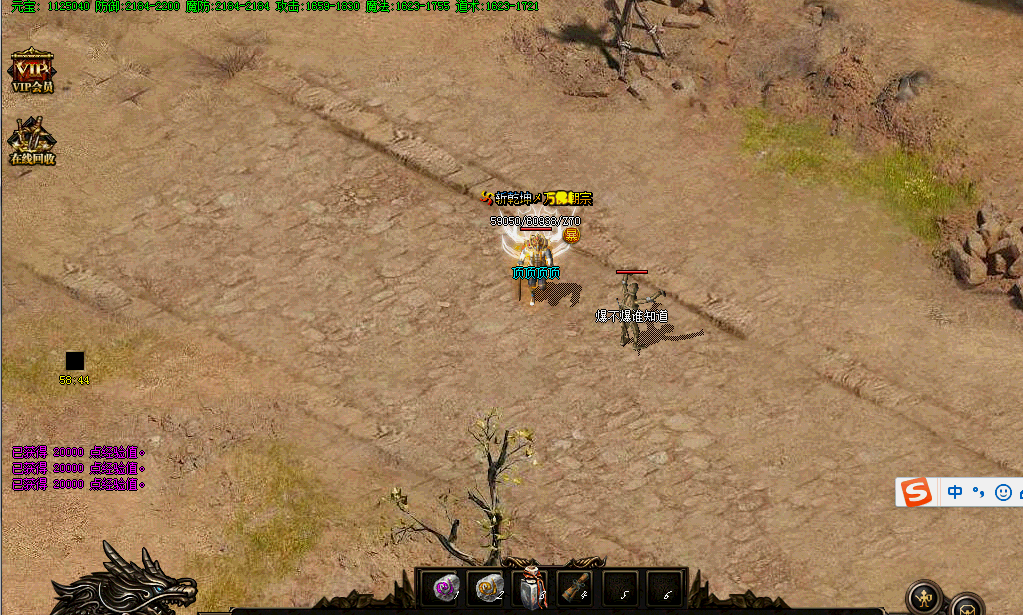Use the orange spiral scroll in slot 2
Image resolution: width=1023 pixels, height=615 pixels.
(489, 589)
